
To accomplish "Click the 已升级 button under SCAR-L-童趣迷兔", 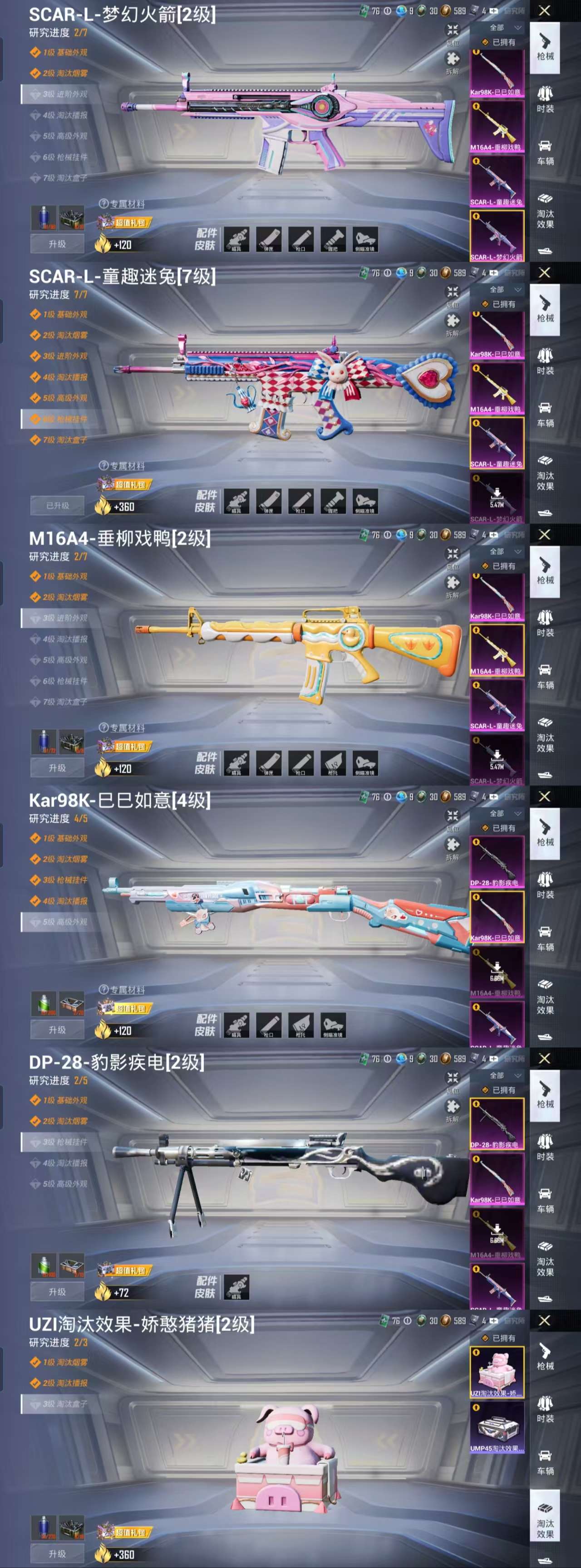I will tap(57, 506).
